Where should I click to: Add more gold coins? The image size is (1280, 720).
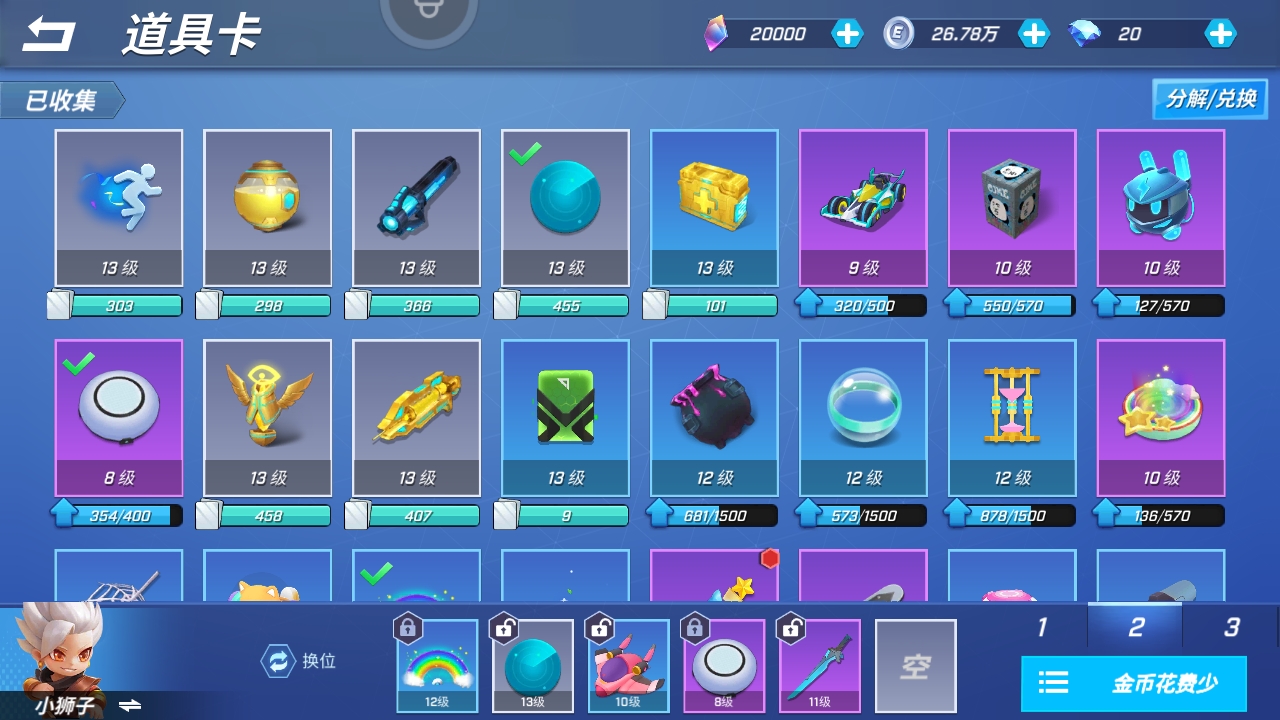click(x=1033, y=34)
